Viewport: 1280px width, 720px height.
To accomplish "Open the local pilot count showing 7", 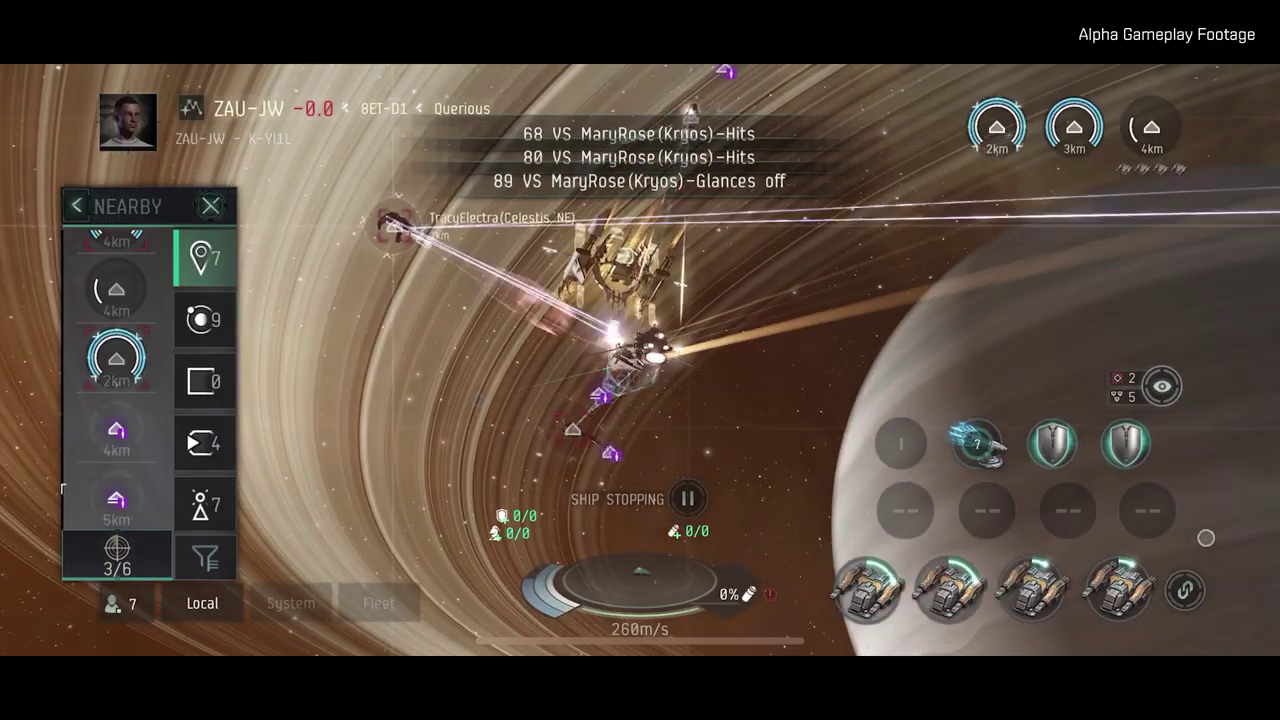I will 121,604.
